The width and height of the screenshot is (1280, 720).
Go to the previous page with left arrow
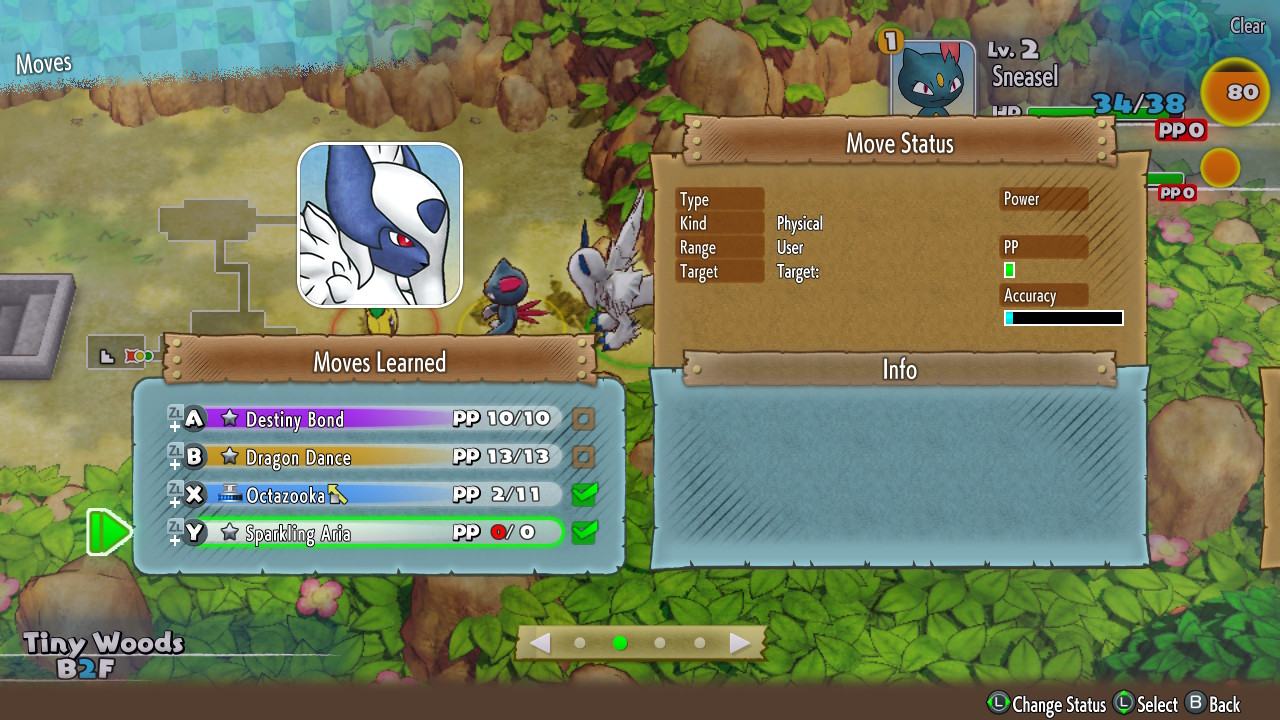tap(540, 643)
